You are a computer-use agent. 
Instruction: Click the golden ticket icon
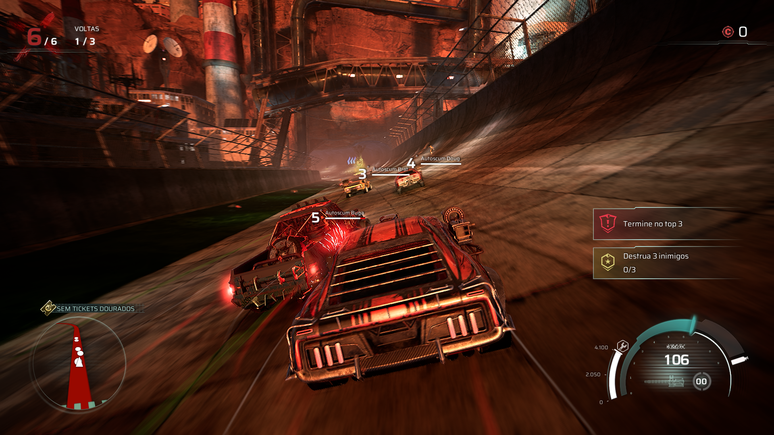coord(47,309)
